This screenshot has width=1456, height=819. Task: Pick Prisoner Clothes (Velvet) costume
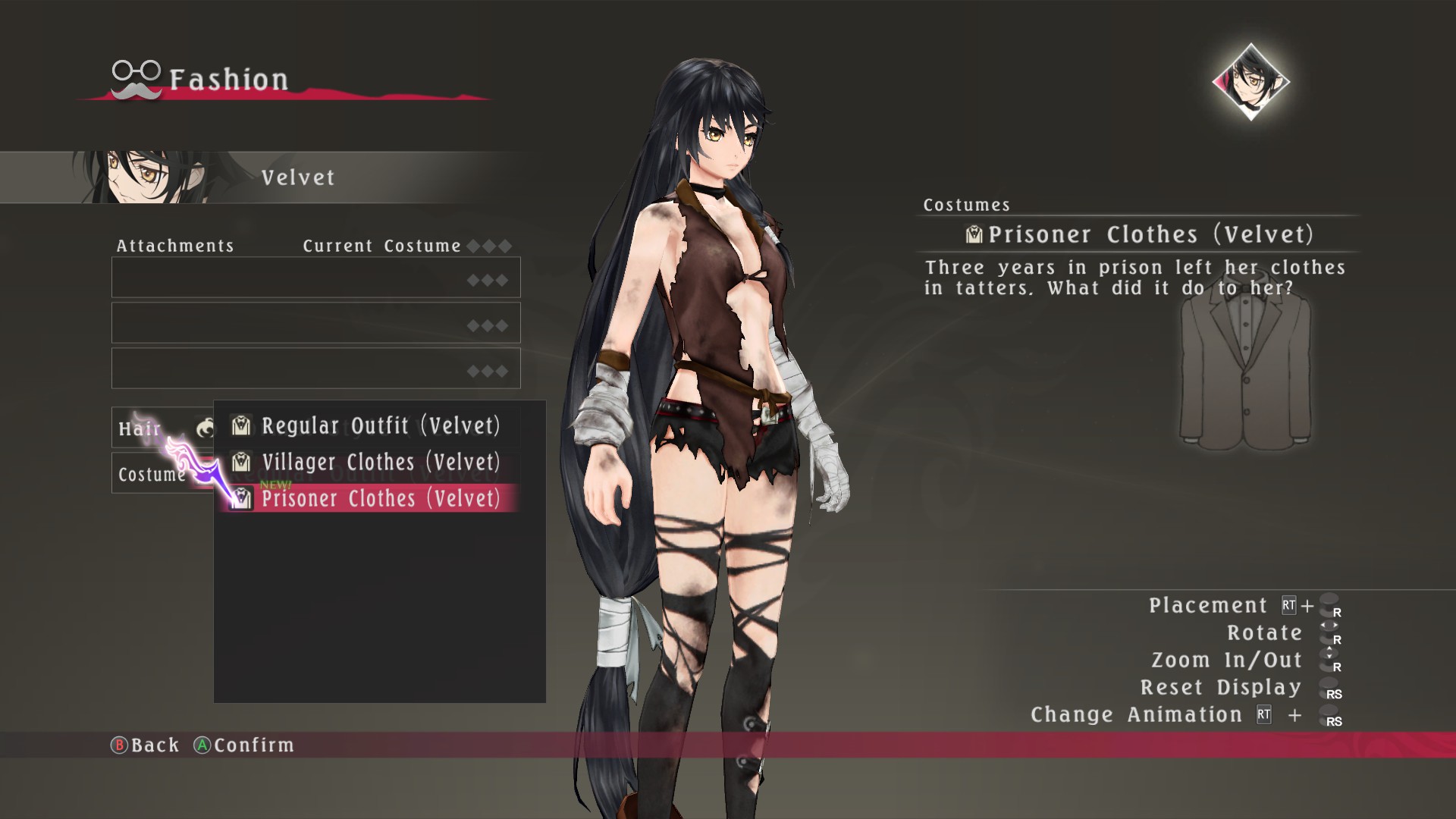coord(379,499)
